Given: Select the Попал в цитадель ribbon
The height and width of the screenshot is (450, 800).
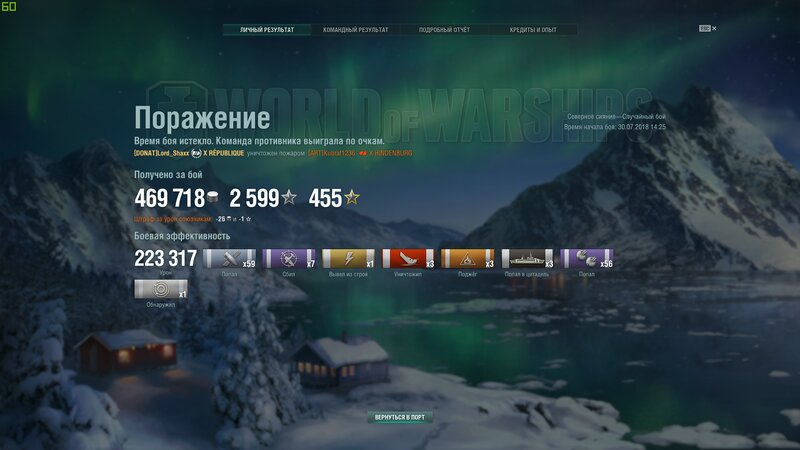Looking at the screenshot, I should click(527, 260).
